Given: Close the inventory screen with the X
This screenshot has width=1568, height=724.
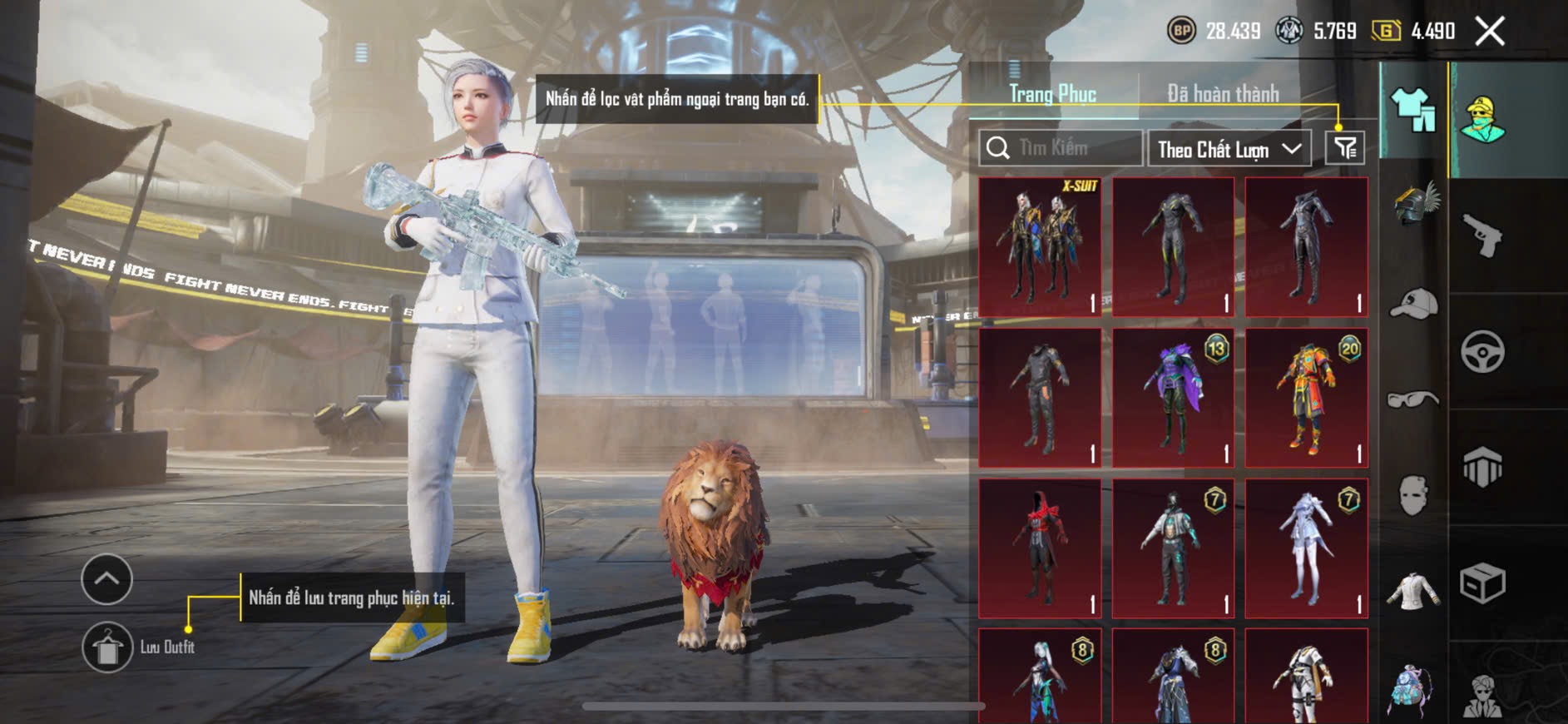Looking at the screenshot, I should point(1490,32).
